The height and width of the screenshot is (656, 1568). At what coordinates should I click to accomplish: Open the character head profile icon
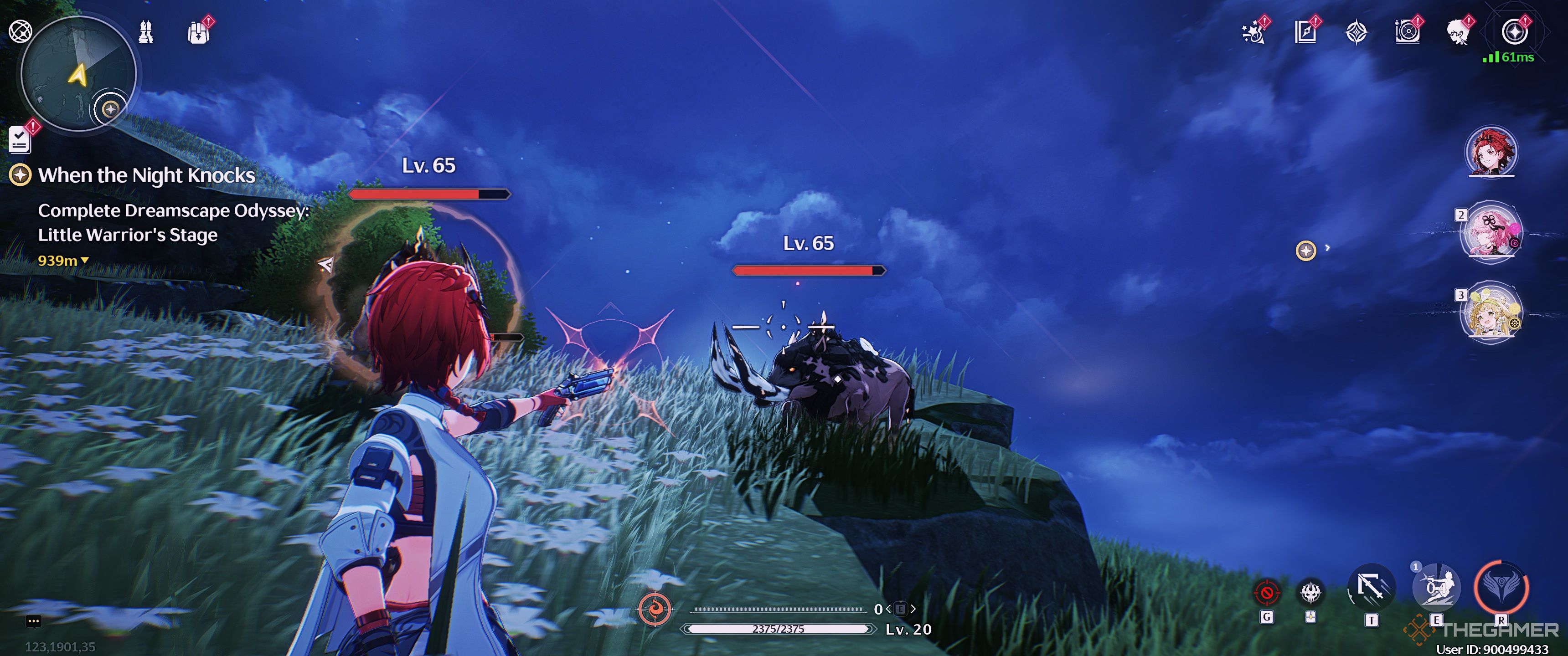1459,32
